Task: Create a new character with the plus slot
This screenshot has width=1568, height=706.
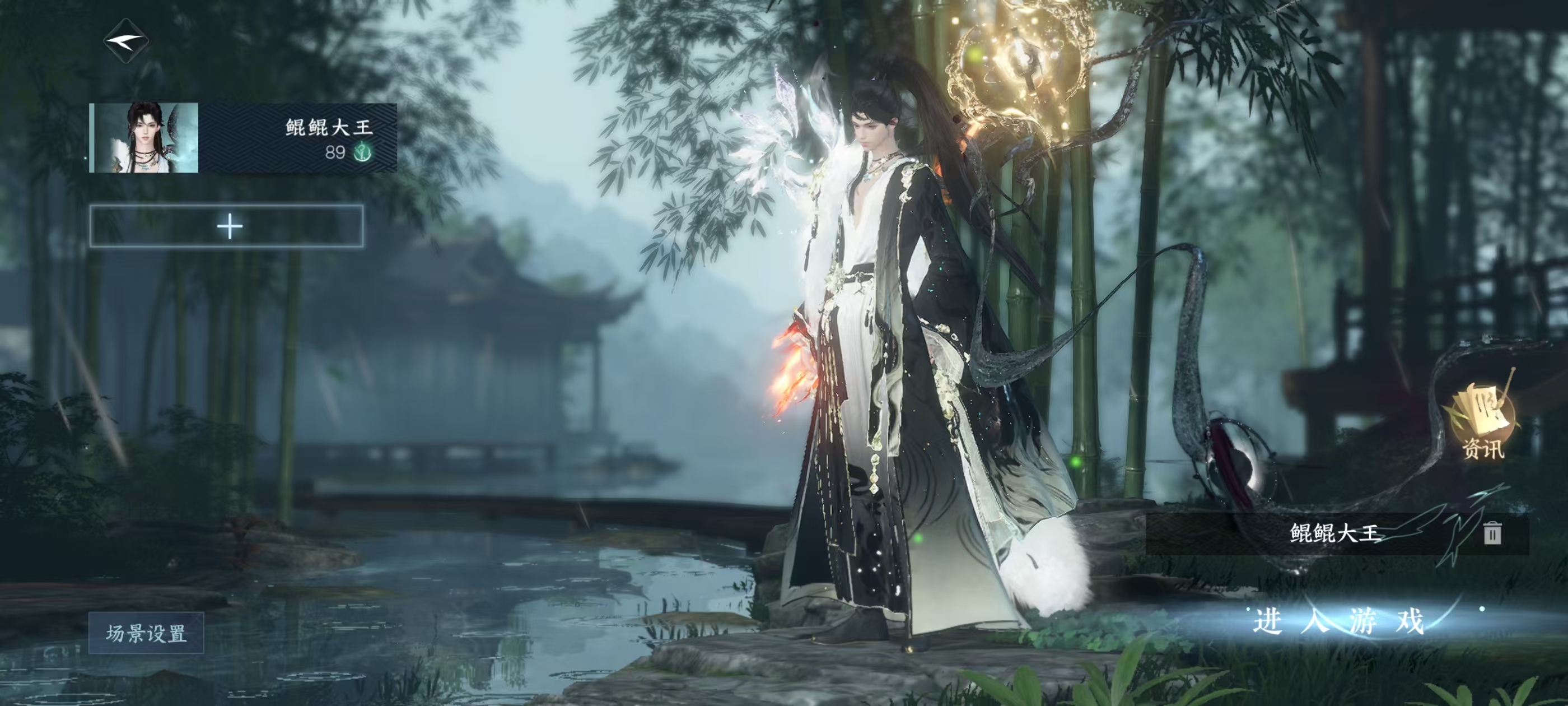Action: point(227,226)
